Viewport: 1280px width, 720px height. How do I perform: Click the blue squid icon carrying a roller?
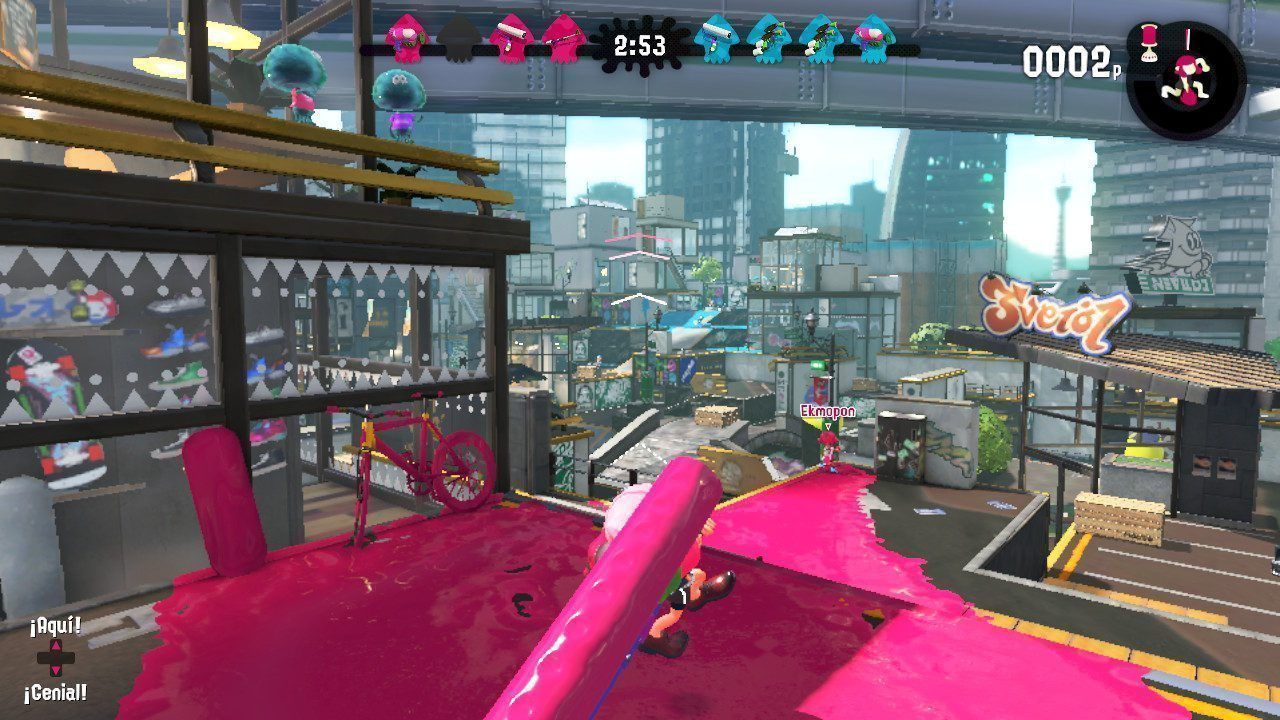(x=716, y=39)
